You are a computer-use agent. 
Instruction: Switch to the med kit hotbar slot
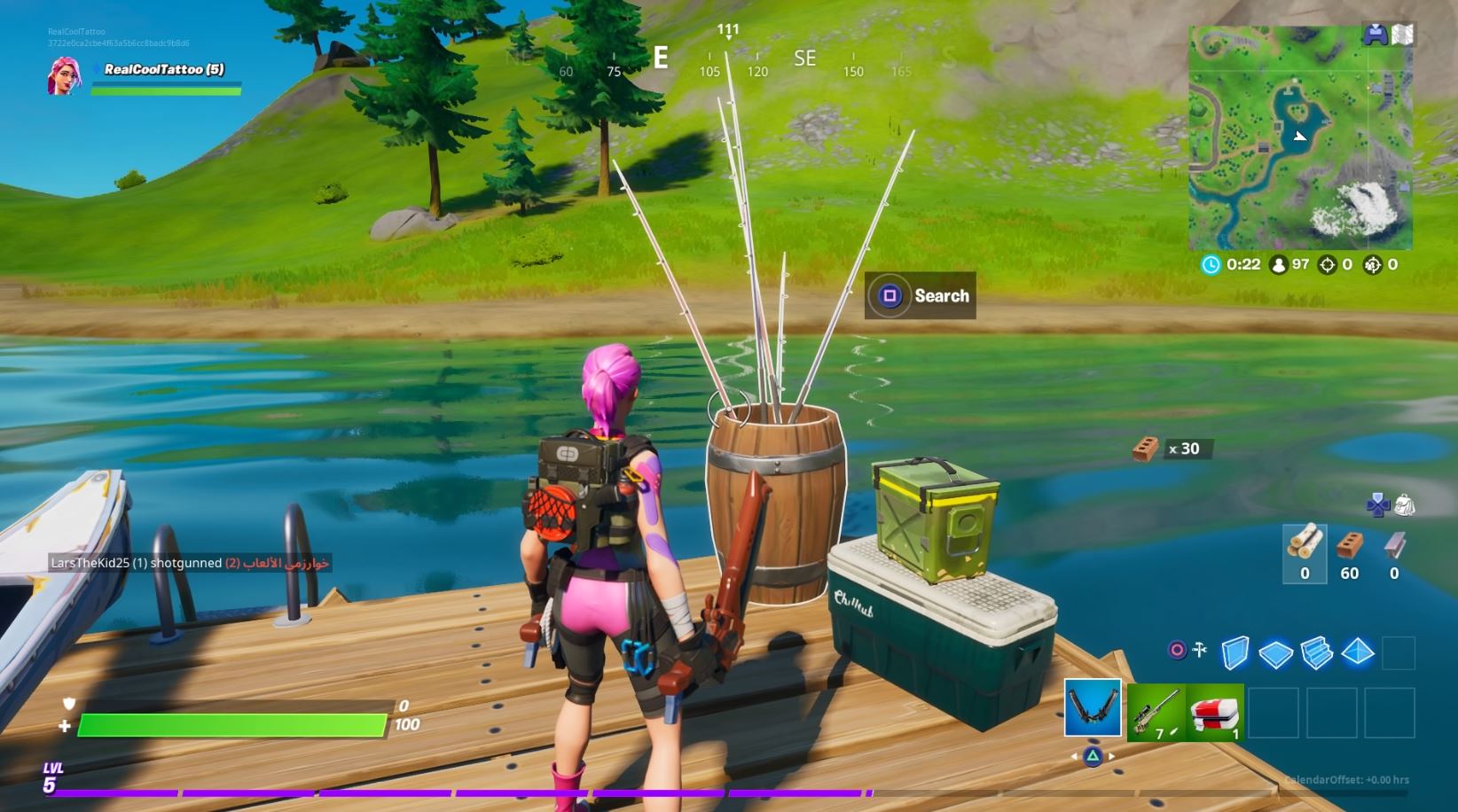click(1216, 714)
